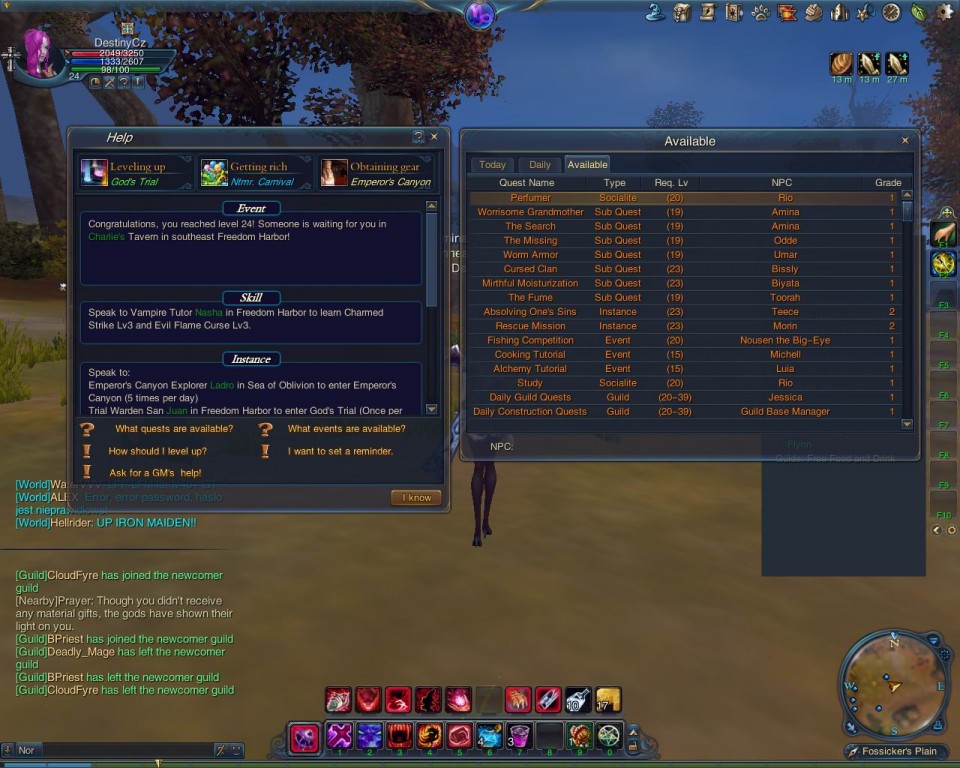This screenshot has height=768, width=960.
Task: Choose "How should I level up?"
Action: [157, 451]
